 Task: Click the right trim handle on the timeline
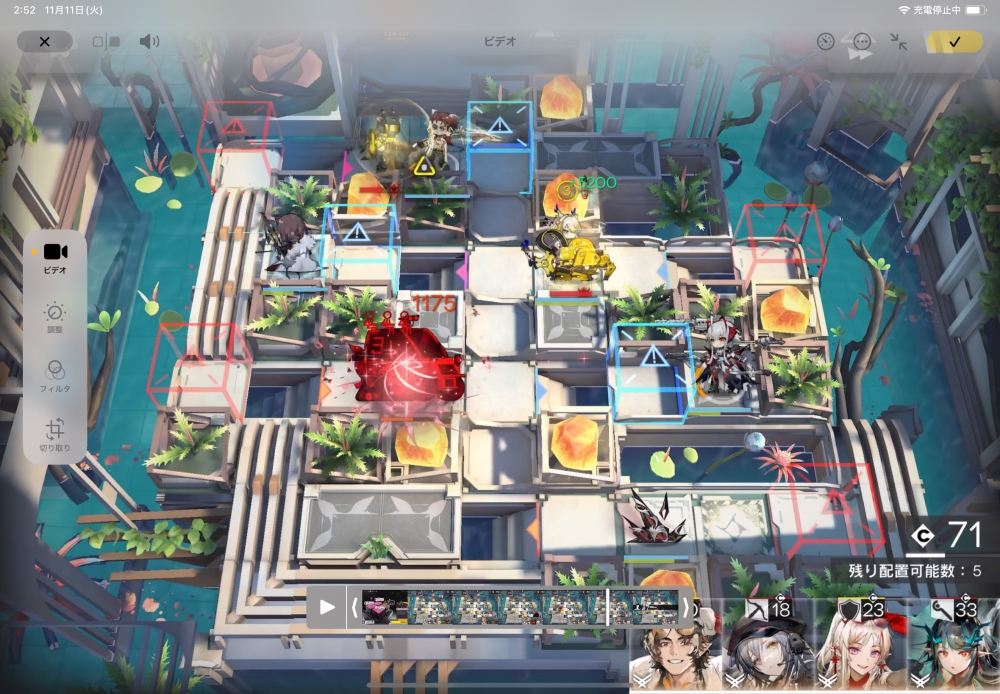click(685, 607)
